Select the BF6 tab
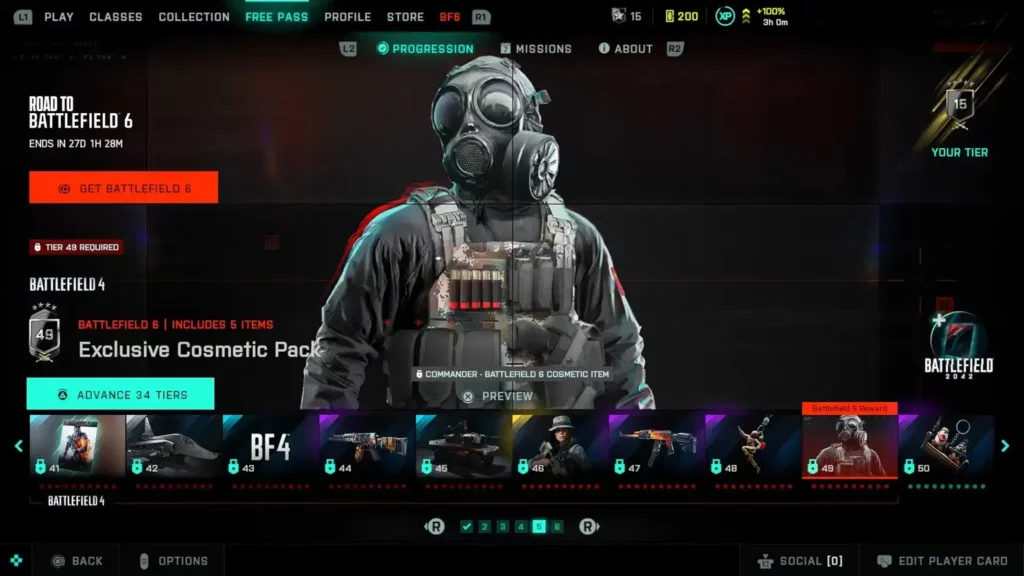 click(450, 17)
